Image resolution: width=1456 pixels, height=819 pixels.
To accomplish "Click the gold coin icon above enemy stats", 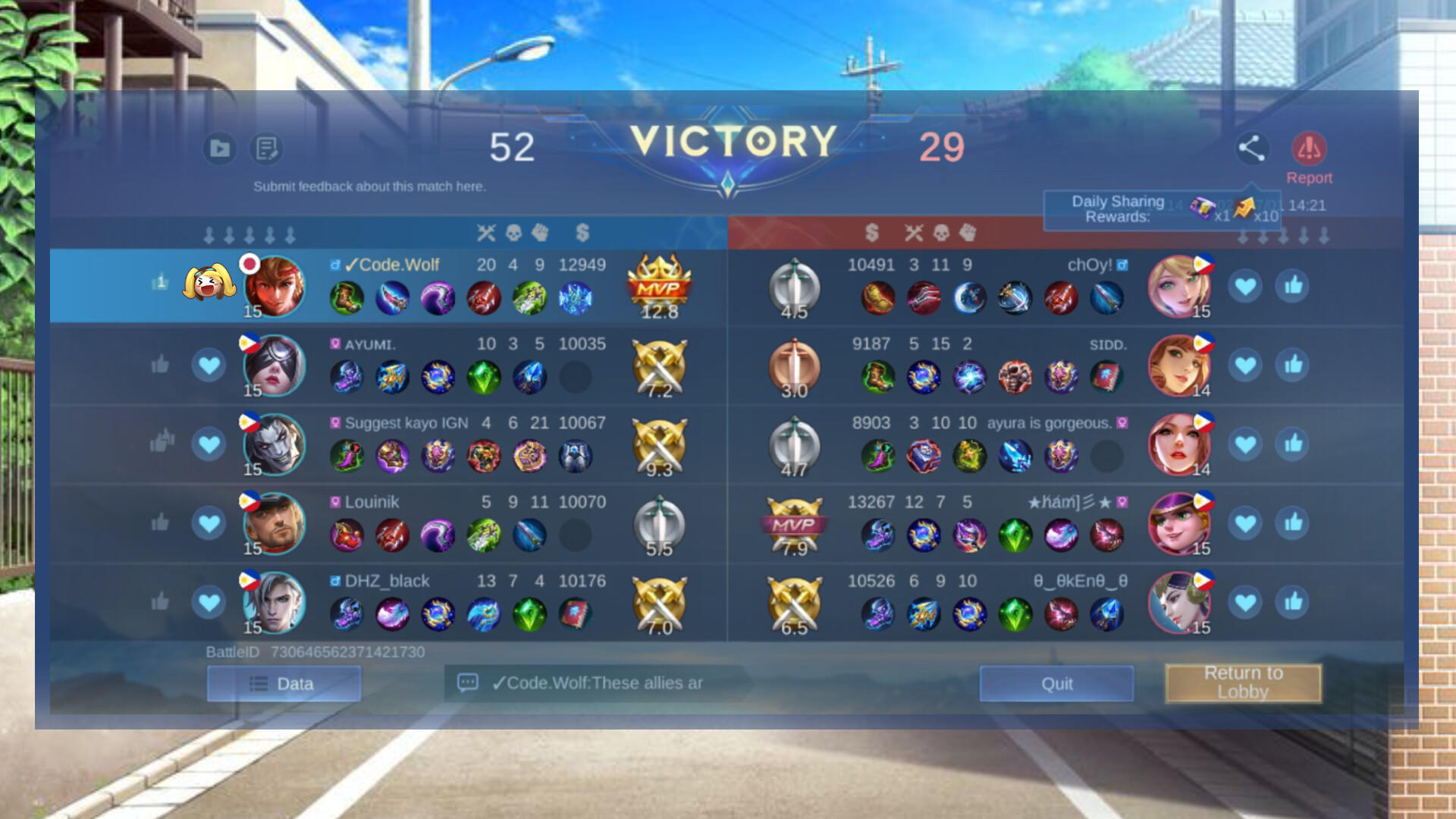I will pos(874,234).
